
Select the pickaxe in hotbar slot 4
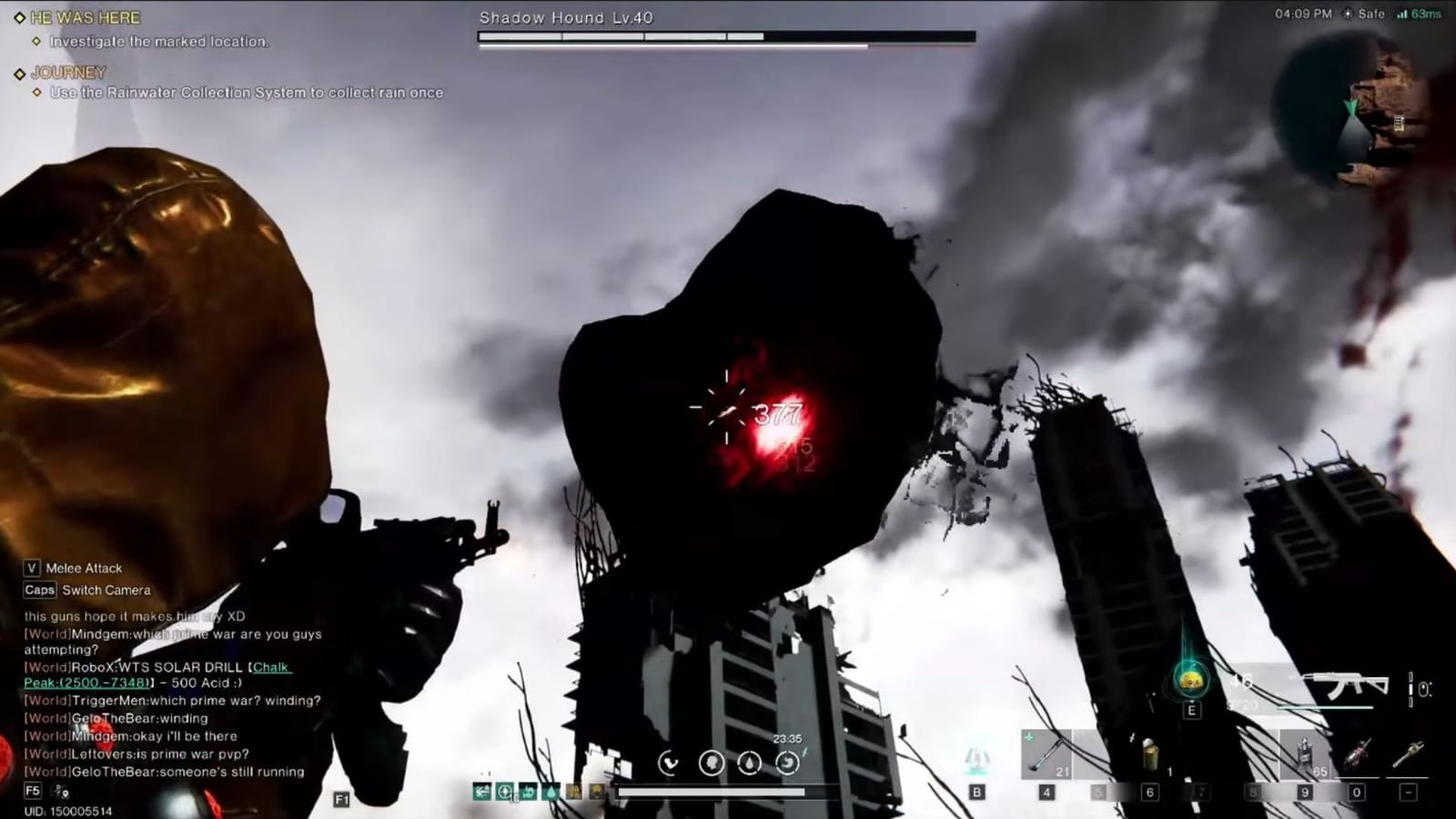(x=1046, y=753)
